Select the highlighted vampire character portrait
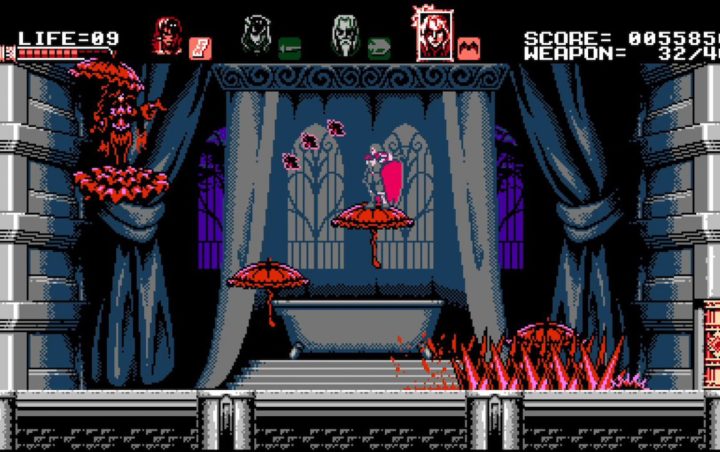 pos(434,34)
